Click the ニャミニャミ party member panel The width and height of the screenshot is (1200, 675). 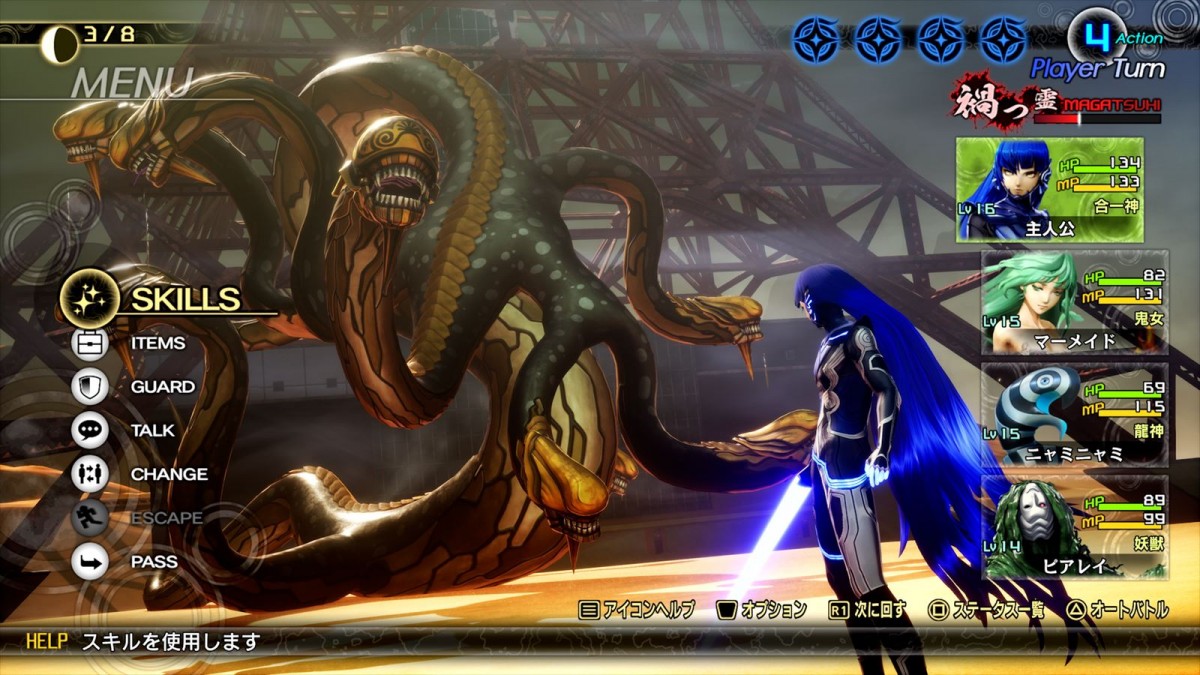(1074, 414)
